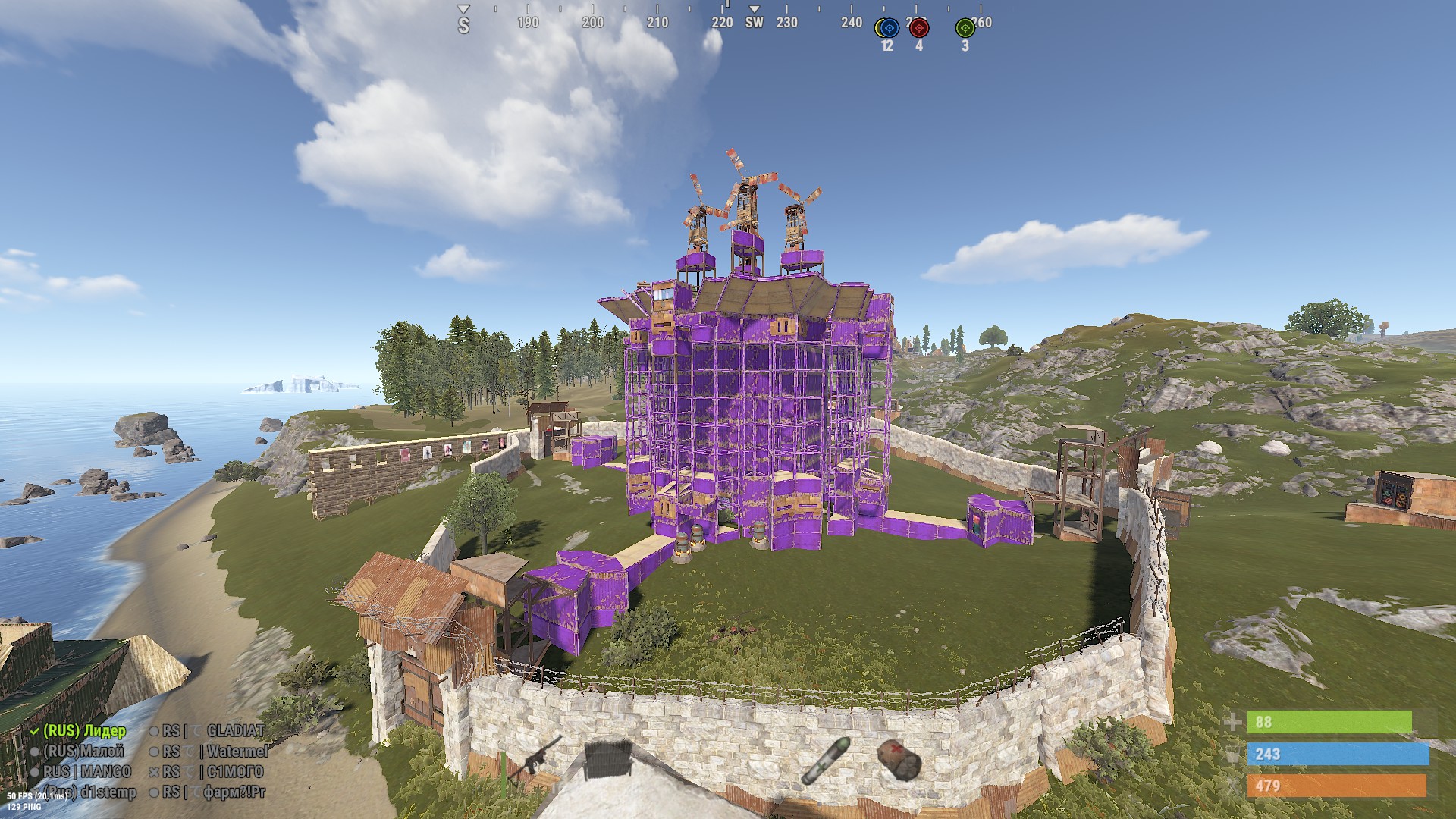Viewport: 1456px width, 819px height.
Task: Click the red compass ping marker
Action: 919,28
